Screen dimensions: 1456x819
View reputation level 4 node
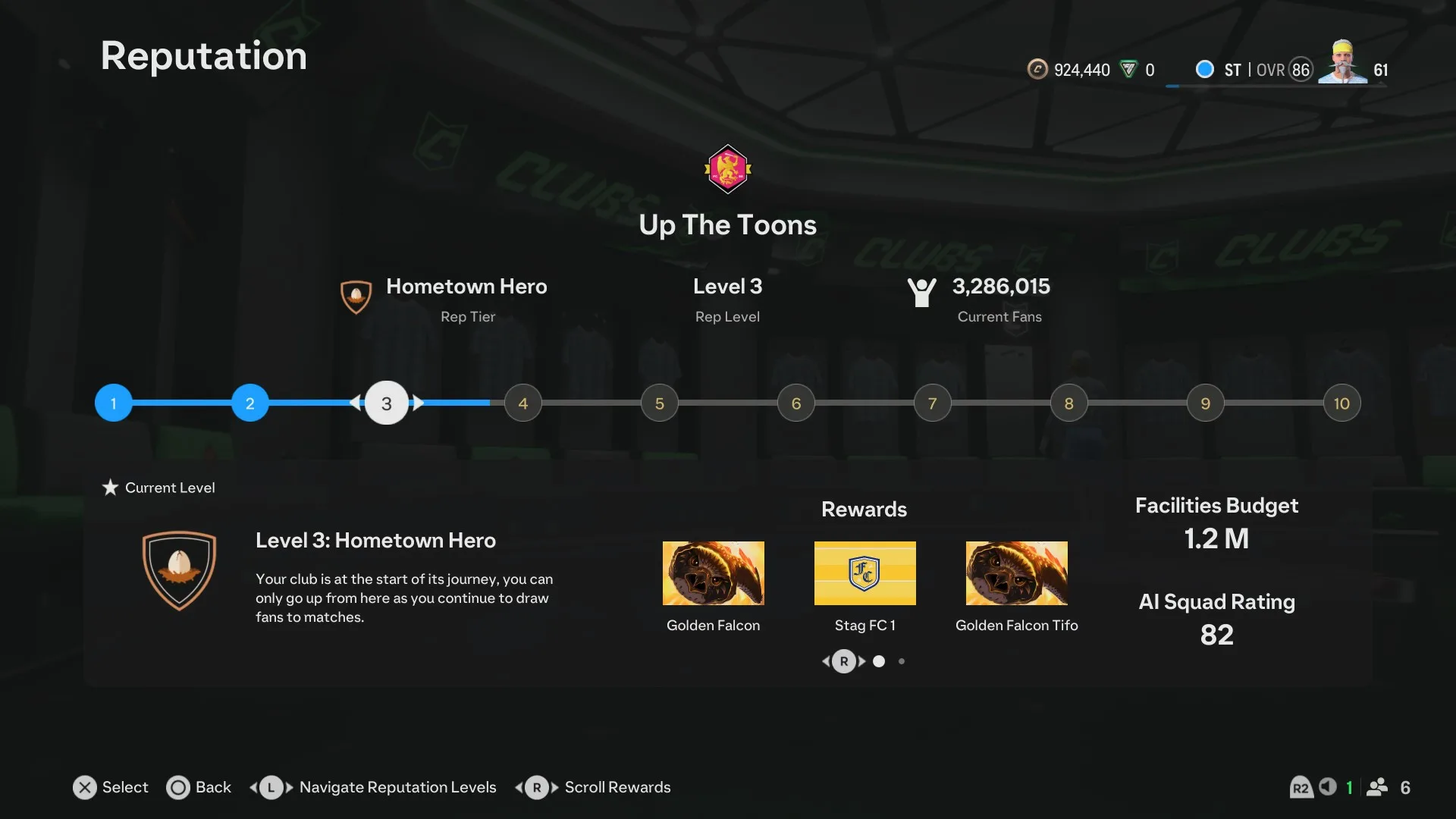click(523, 403)
